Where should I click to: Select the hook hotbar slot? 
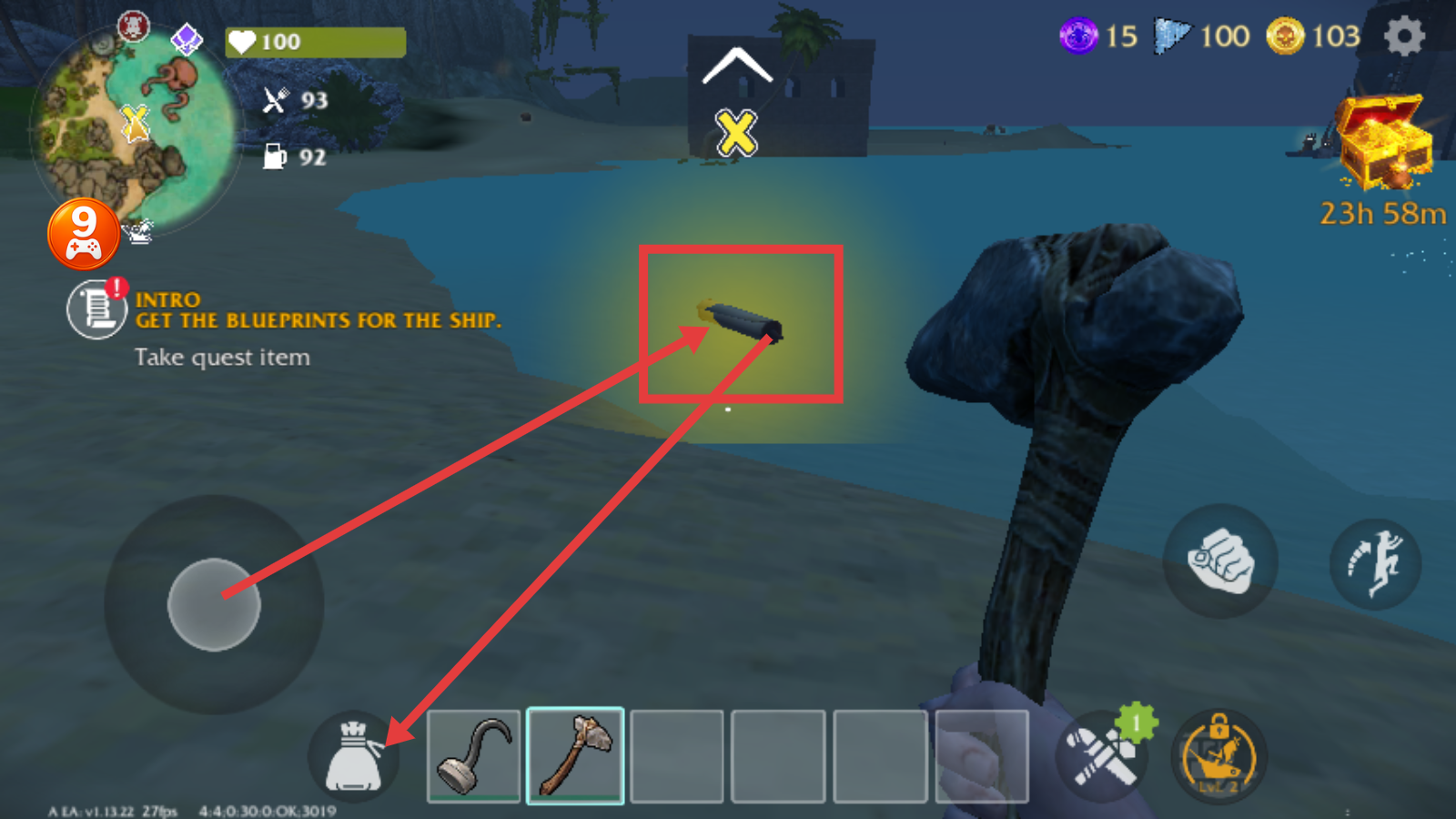(473, 756)
